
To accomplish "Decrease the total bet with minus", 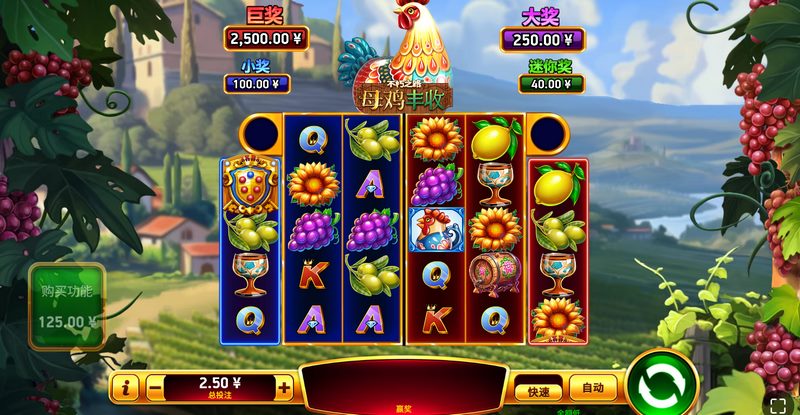I will 155,387.
